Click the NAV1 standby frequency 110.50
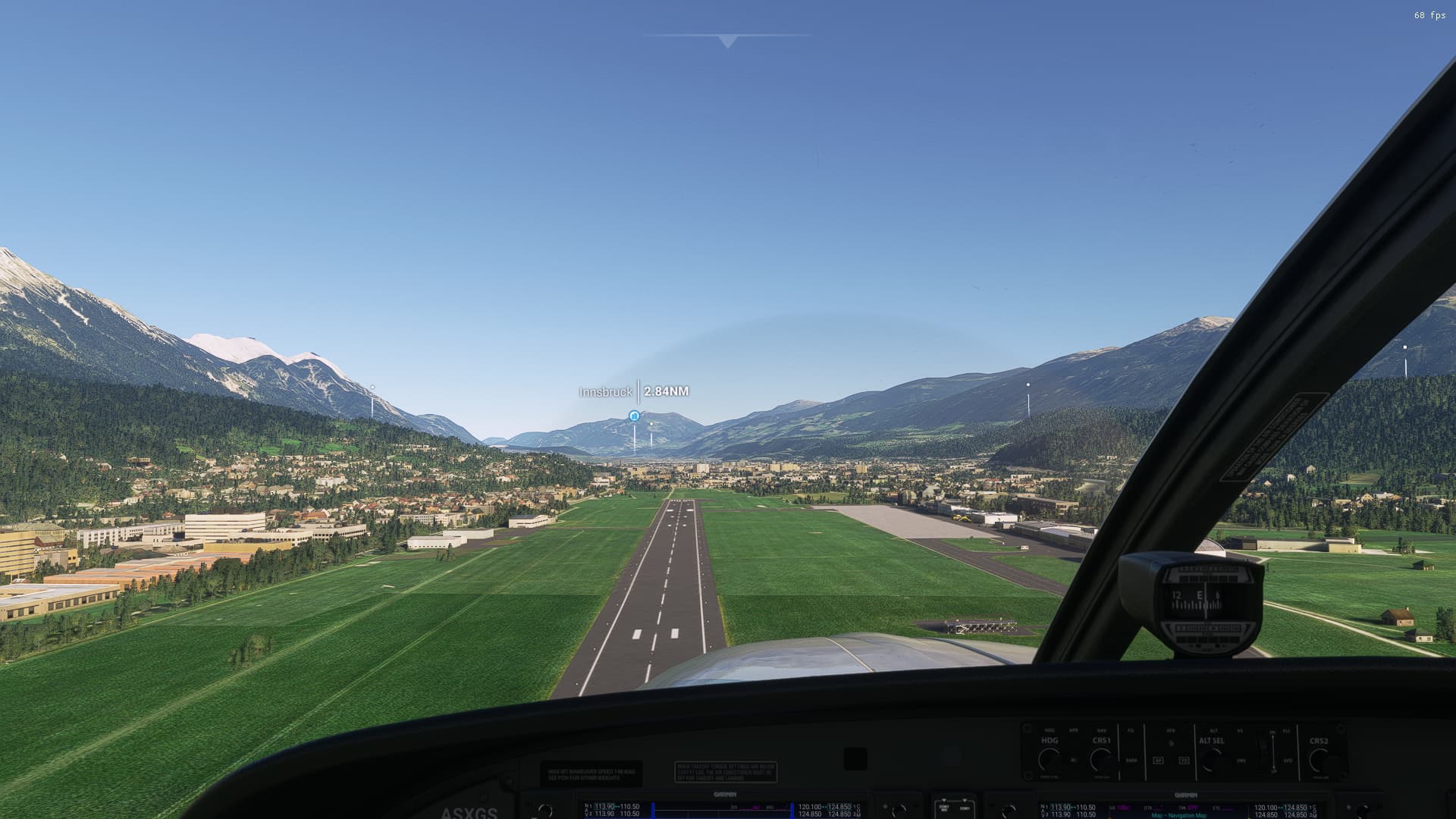This screenshot has height=819, width=1456. (631, 807)
